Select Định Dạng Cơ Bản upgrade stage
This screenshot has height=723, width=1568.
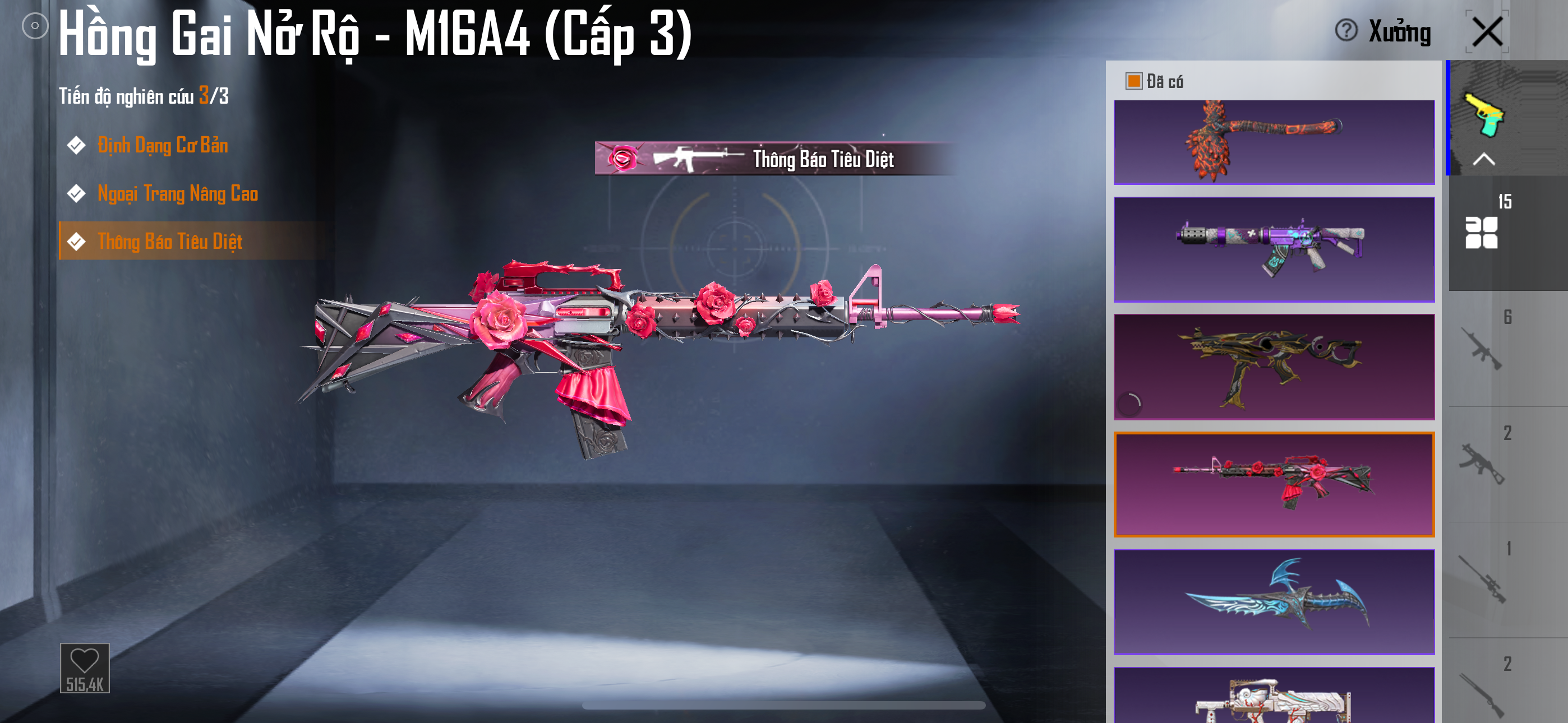click(x=163, y=146)
